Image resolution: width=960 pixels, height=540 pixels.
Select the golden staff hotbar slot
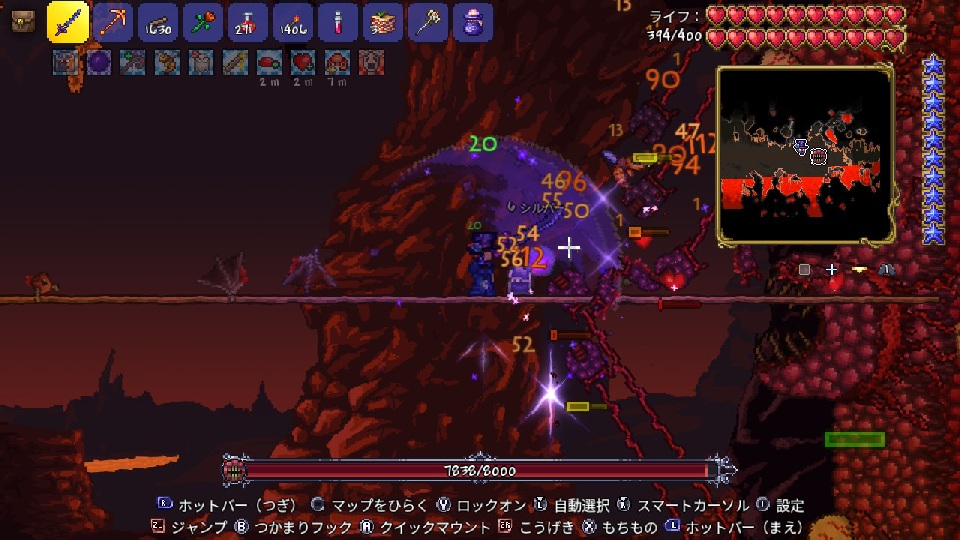point(427,21)
